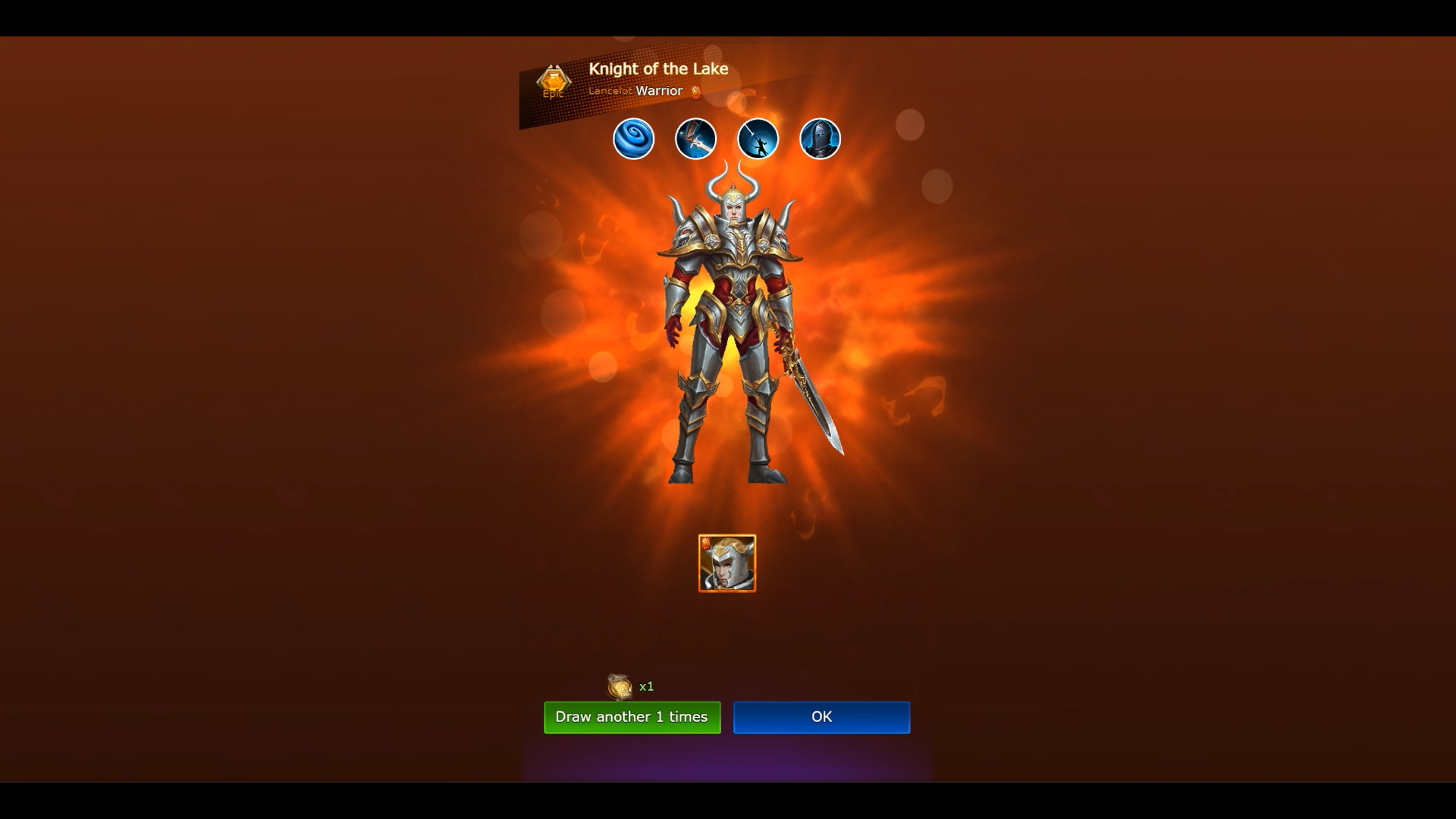The image size is (1456, 819).
Task: Select the last ability icon in the row
Action: (x=821, y=139)
